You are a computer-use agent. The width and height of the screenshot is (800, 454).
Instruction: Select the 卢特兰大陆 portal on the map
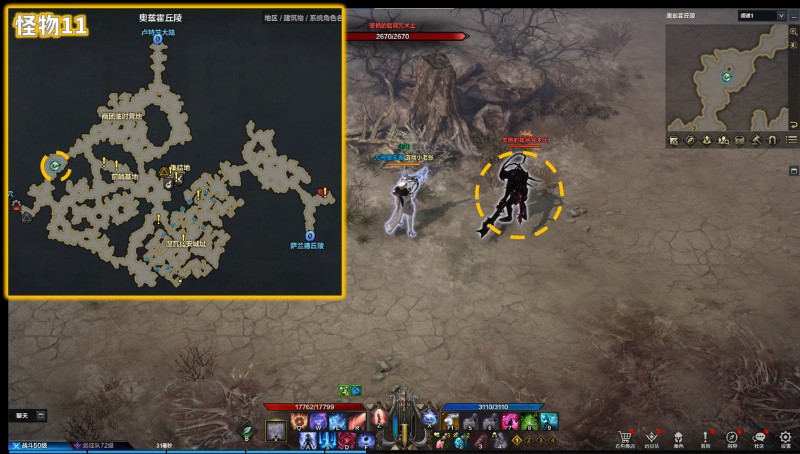pyautogui.click(x=158, y=39)
